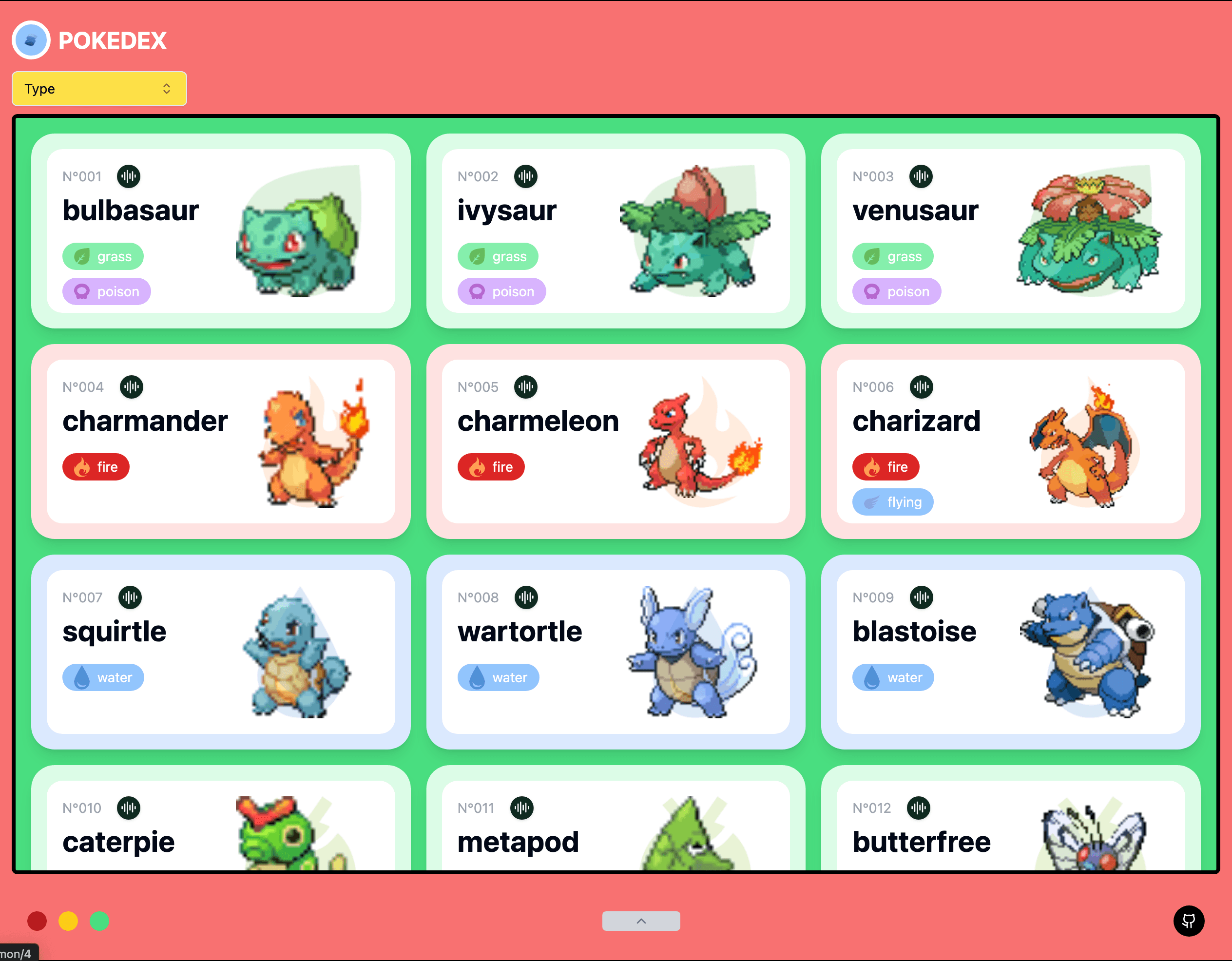The width and height of the screenshot is (1232, 961).
Task: Expand the bottom panel arrow button
Action: (641, 921)
